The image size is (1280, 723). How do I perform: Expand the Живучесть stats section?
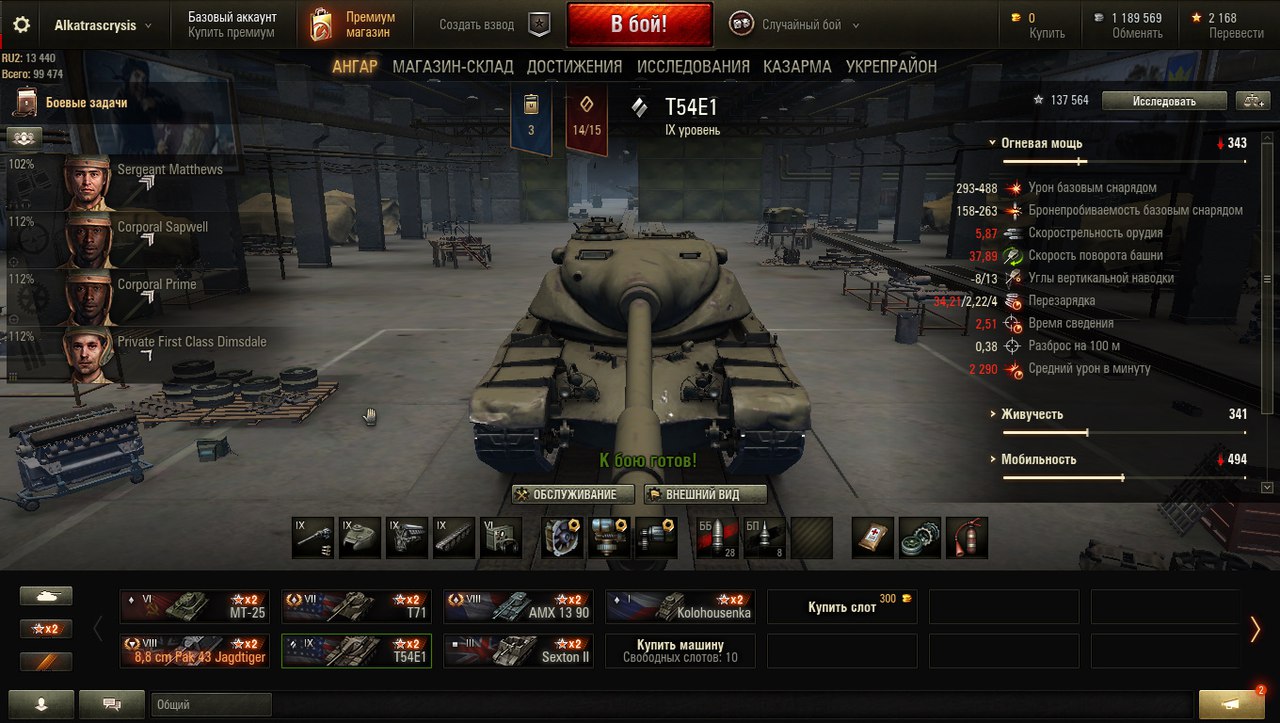(1031, 414)
